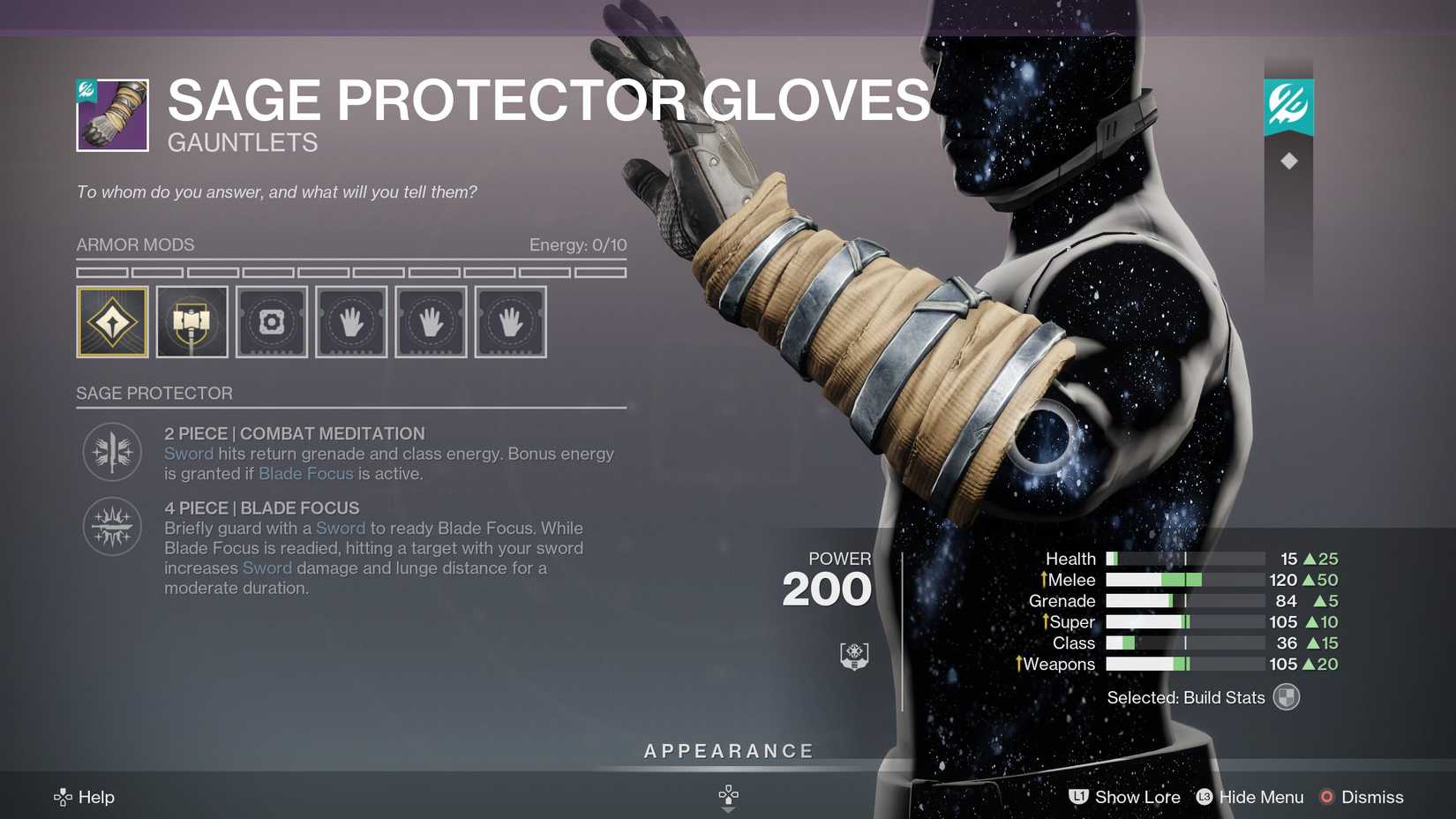
Task: Click the teal class emblem banner
Action: [x=1287, y=101]
